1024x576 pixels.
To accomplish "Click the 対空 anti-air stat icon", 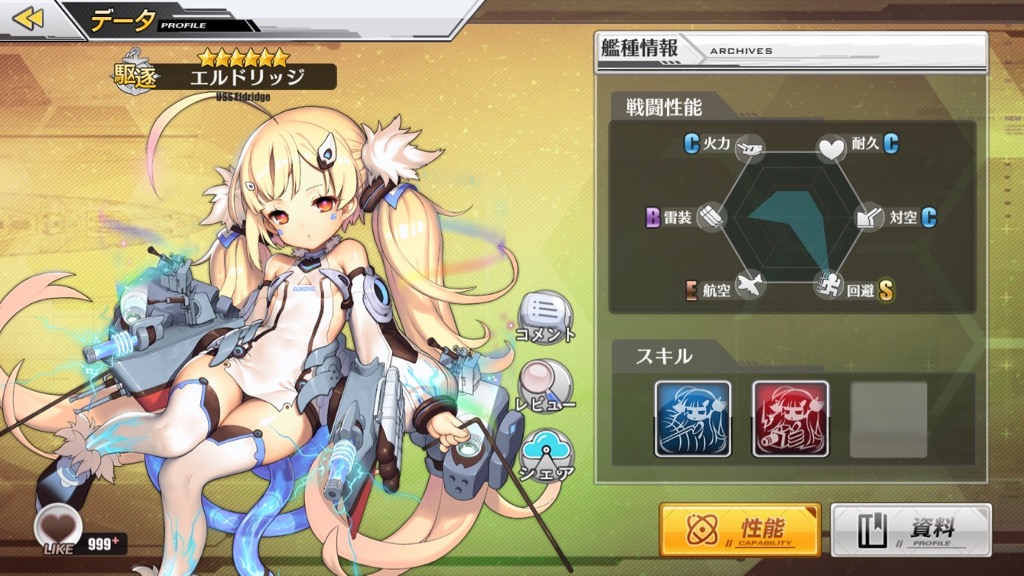I will pos(868,216).
